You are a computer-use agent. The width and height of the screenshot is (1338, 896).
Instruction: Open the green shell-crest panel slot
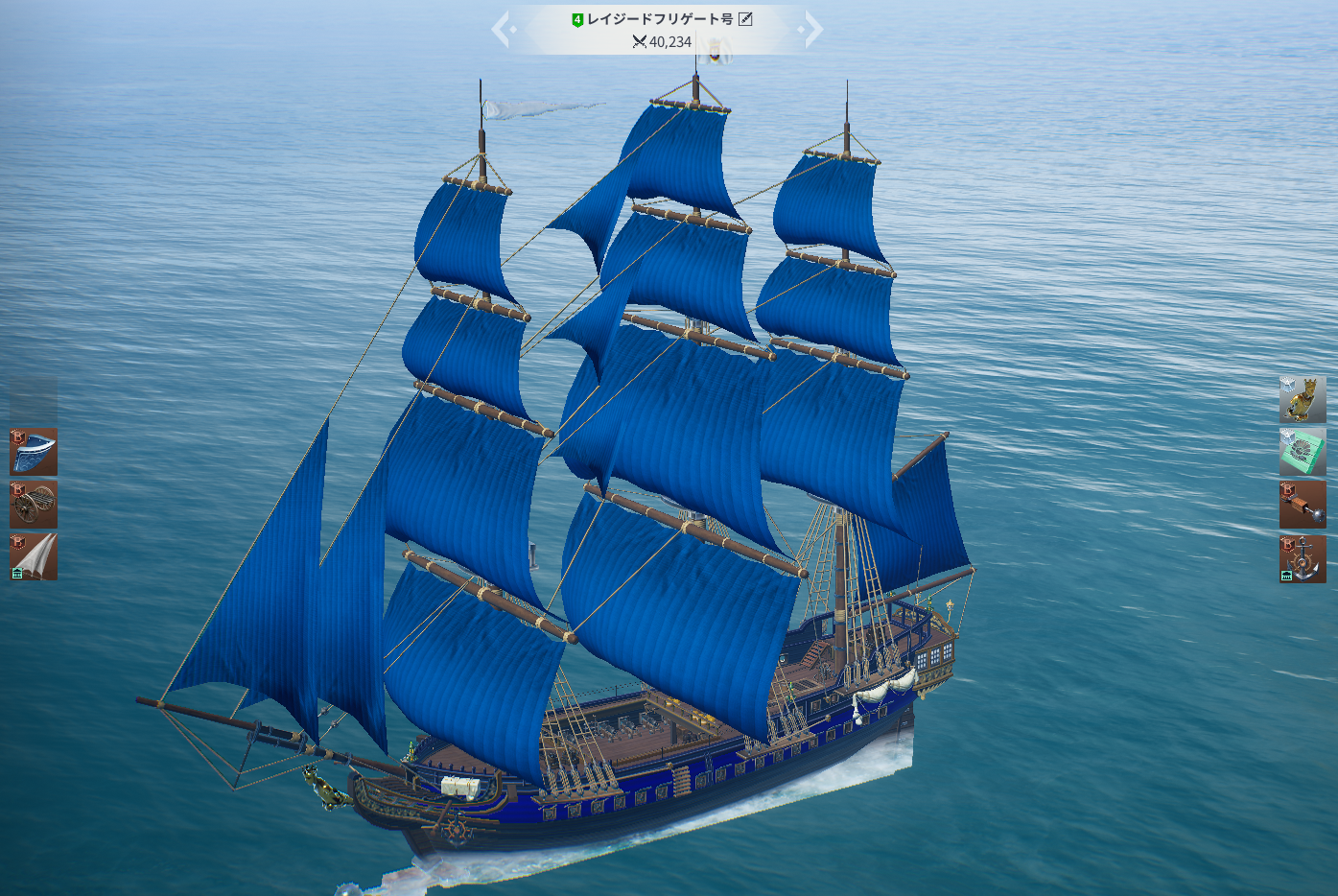pos(1303,452)
